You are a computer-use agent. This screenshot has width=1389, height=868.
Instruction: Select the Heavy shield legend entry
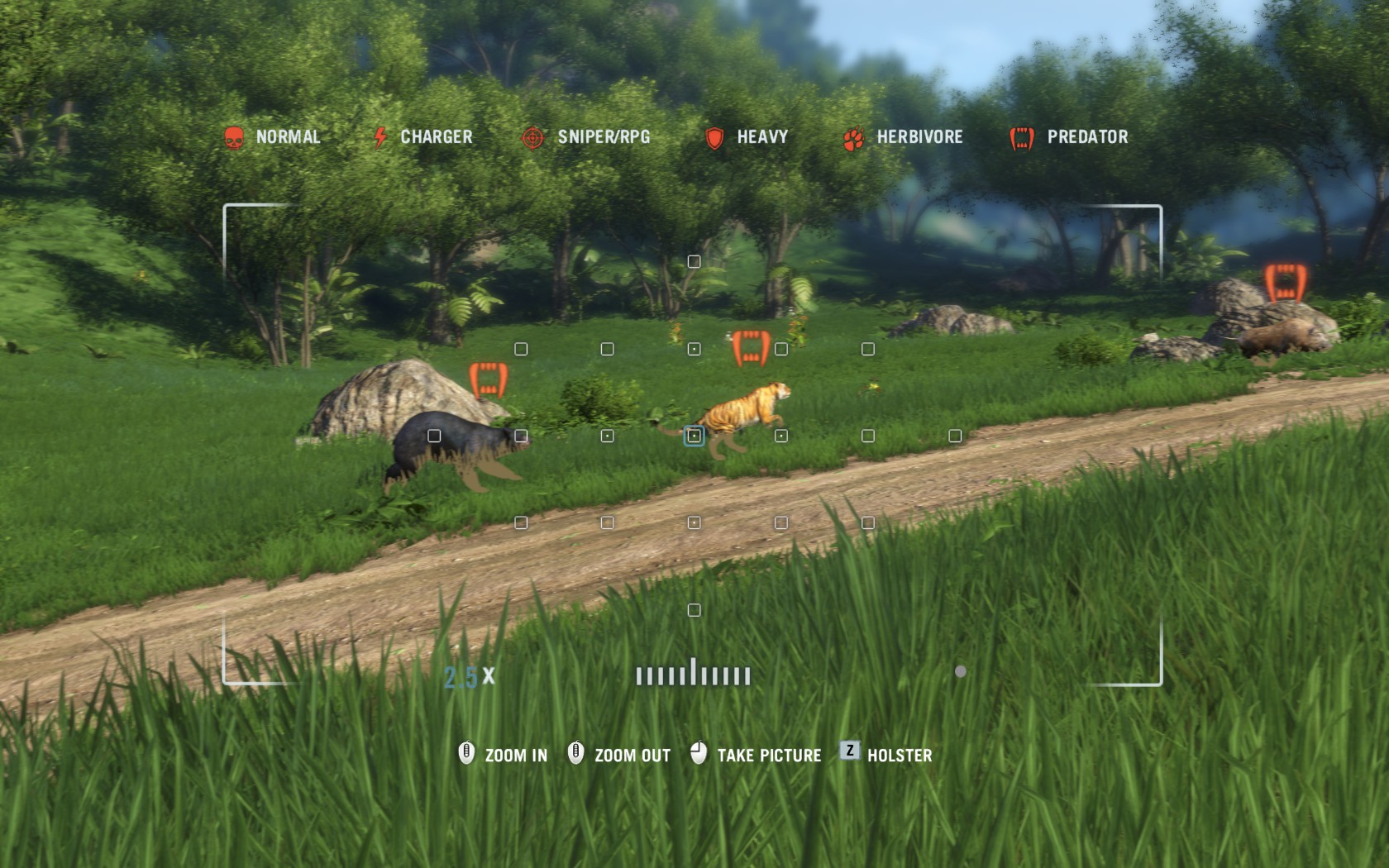pos(746,137)
